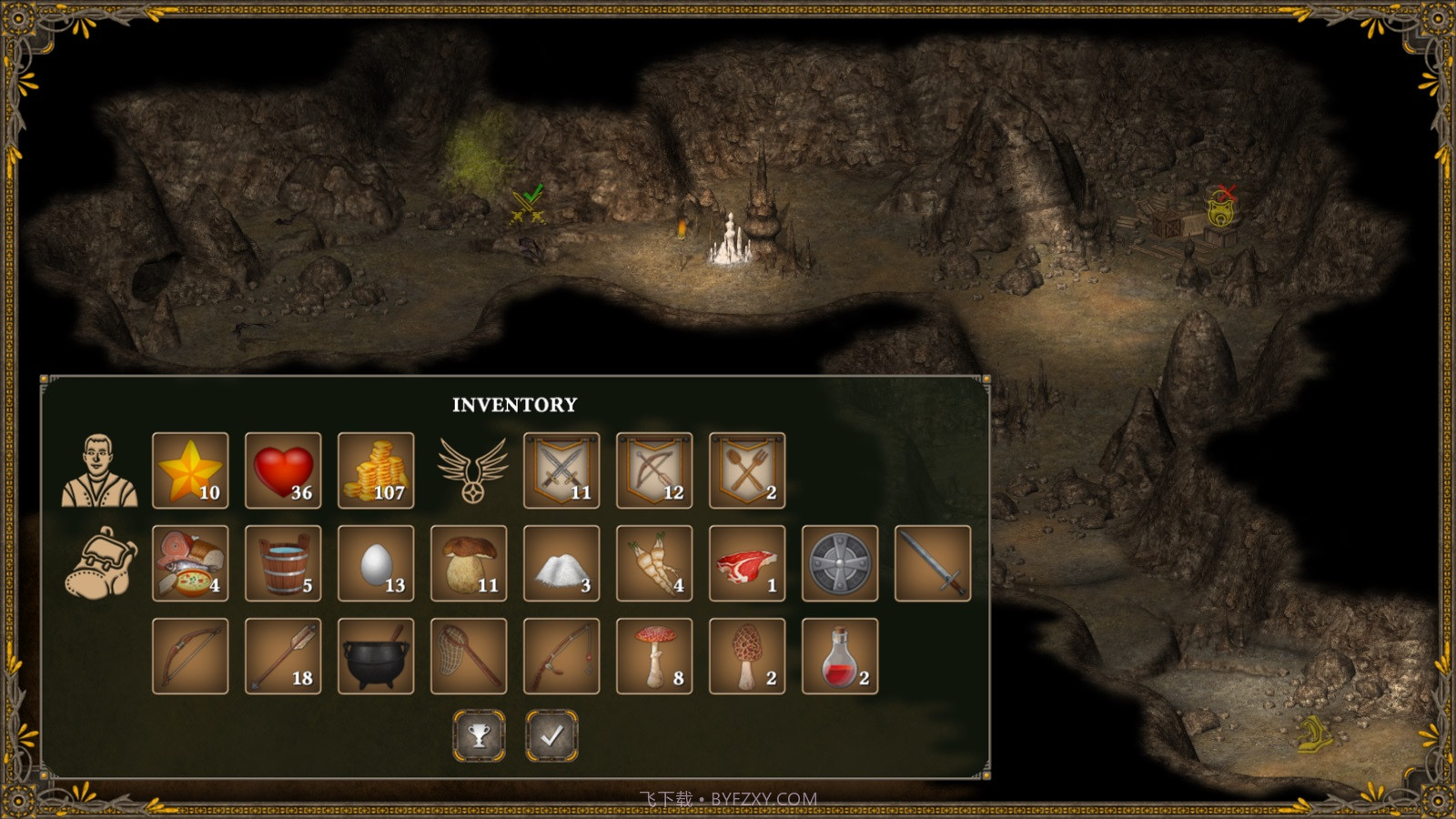Click the black cooking cauldron slot

(376, 656)
